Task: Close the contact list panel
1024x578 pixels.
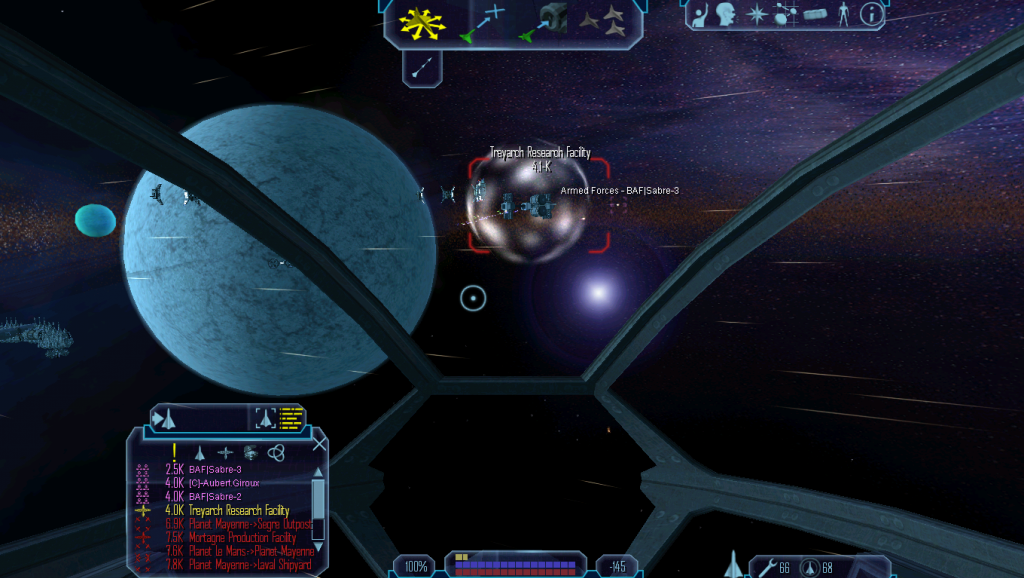Action: pyautogui.click(x=319, y=445)
